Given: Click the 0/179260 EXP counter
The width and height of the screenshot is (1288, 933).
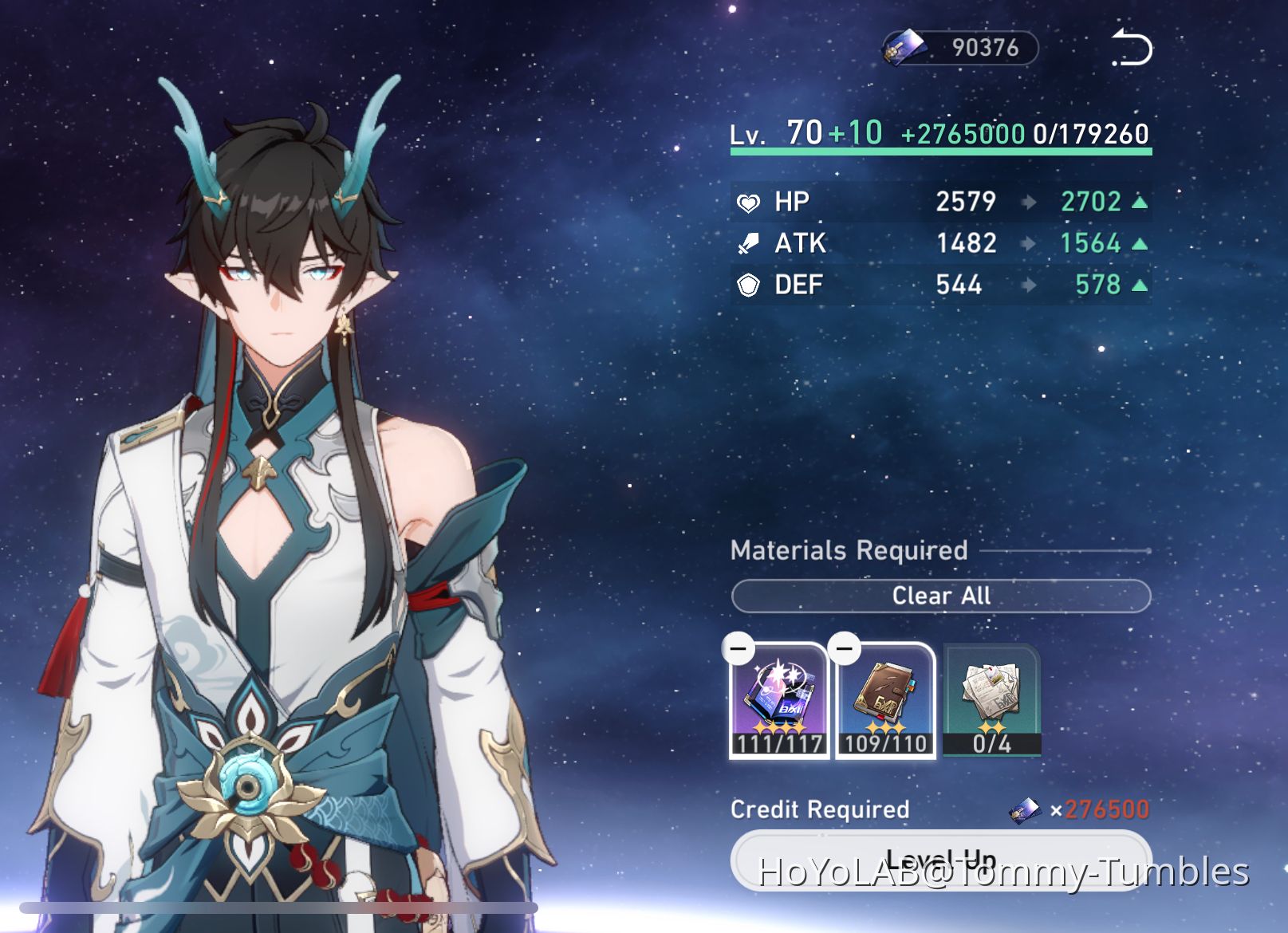Looking at the screenshot, I should click(1091, 134).
